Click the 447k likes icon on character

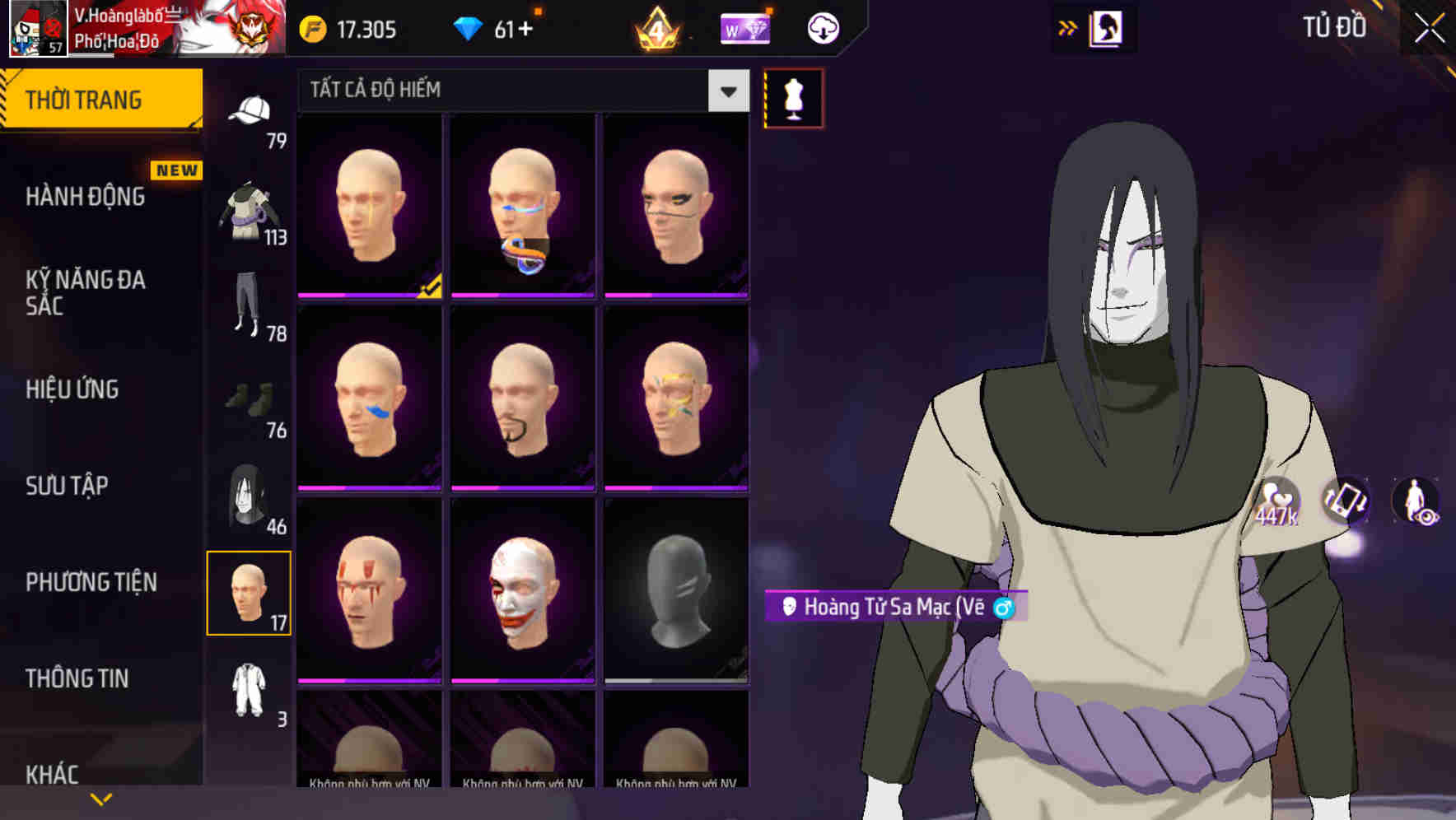1277,500
